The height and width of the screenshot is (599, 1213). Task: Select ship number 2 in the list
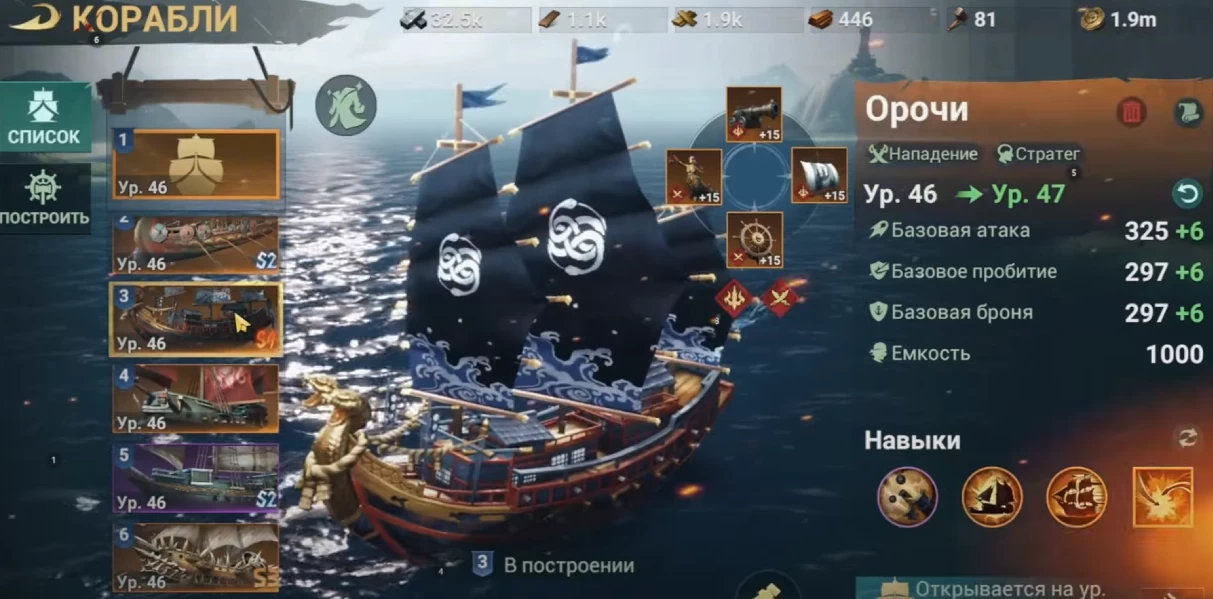(x=196, y=245)
